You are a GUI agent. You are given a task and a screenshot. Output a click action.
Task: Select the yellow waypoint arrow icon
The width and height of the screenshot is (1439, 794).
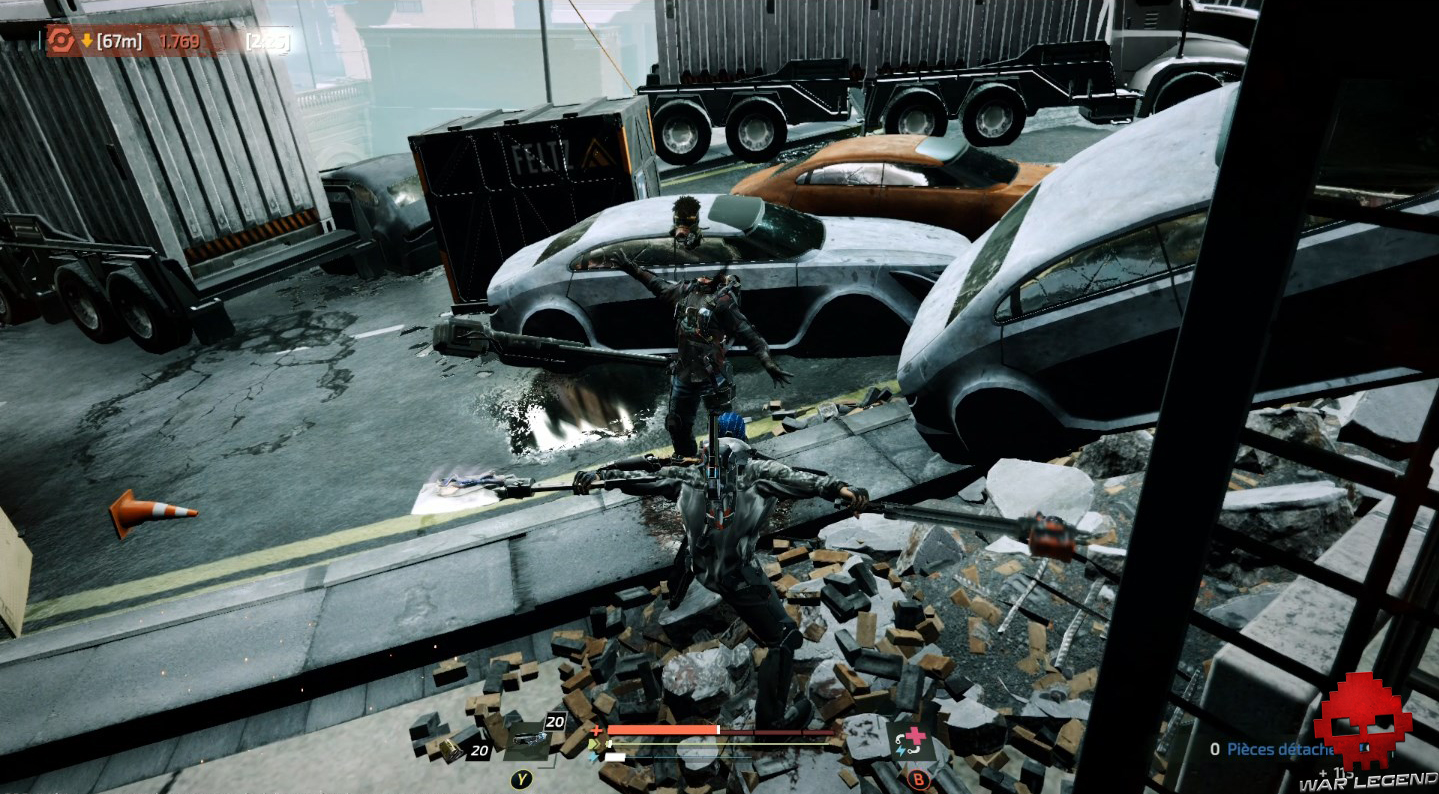[87, 40]
